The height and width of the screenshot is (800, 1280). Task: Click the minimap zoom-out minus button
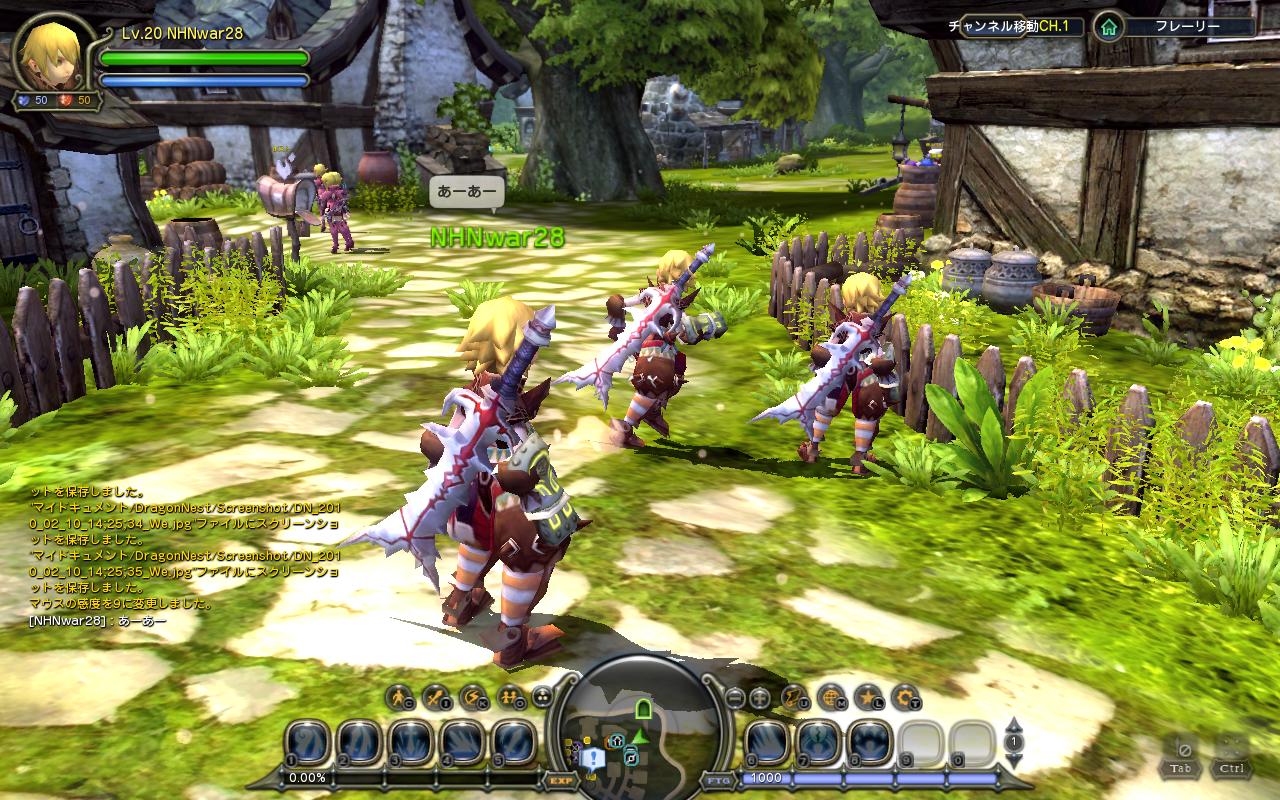pos(734,697)
